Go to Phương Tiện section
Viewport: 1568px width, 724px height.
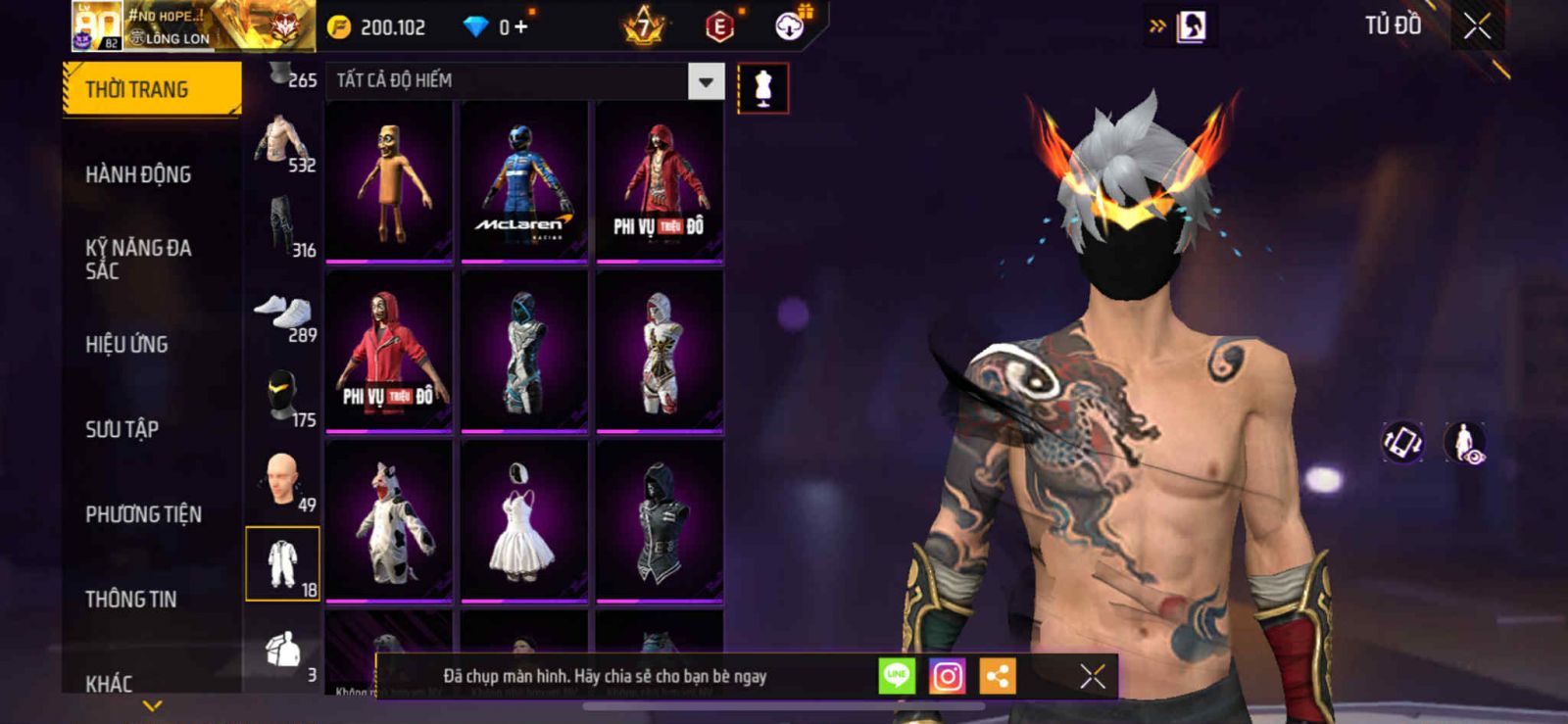[x=143, y=514]
